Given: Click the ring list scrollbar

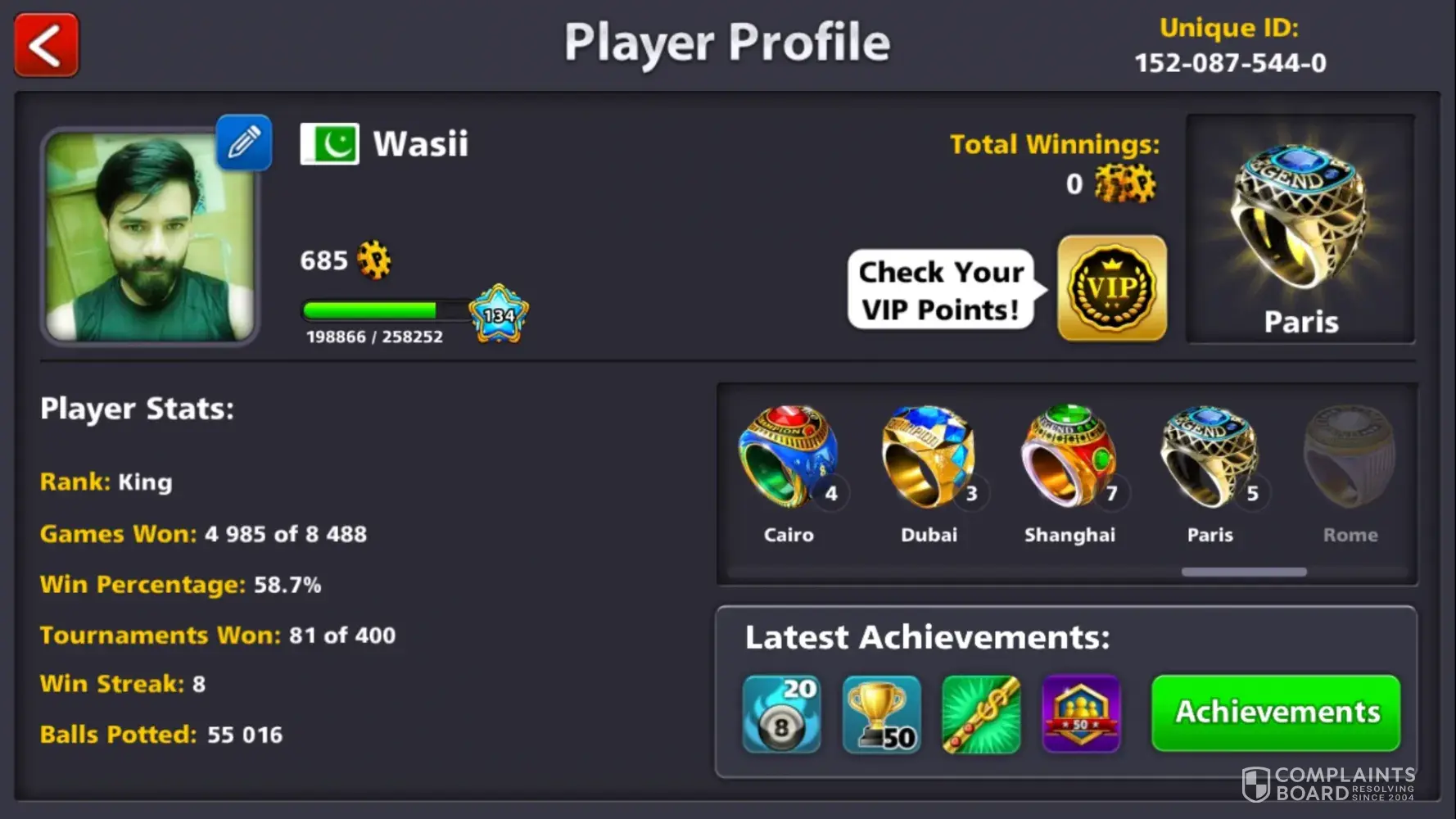Looking at the screenshot, I should [1243, 572].
